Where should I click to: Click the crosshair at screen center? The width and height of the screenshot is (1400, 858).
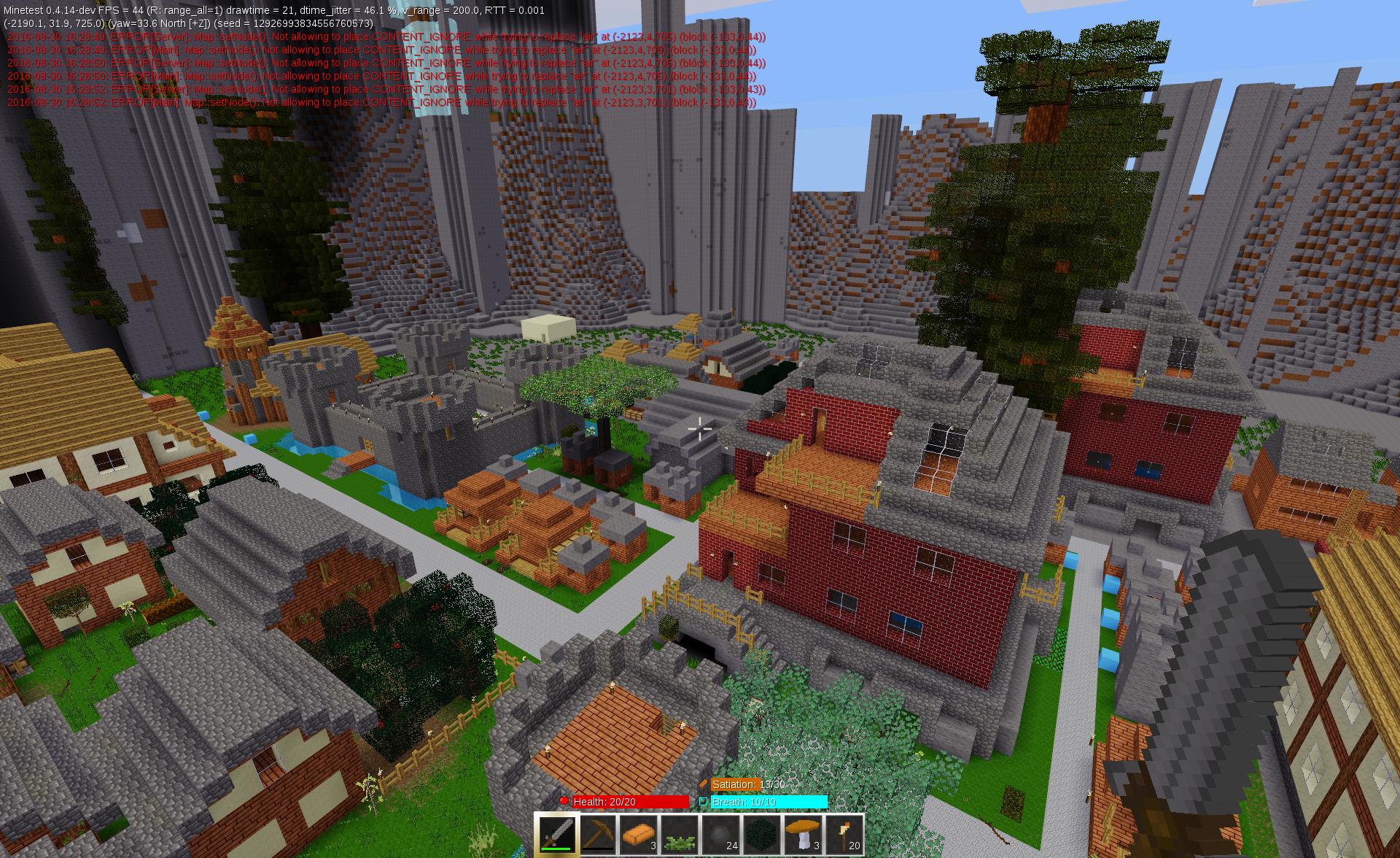700,429
